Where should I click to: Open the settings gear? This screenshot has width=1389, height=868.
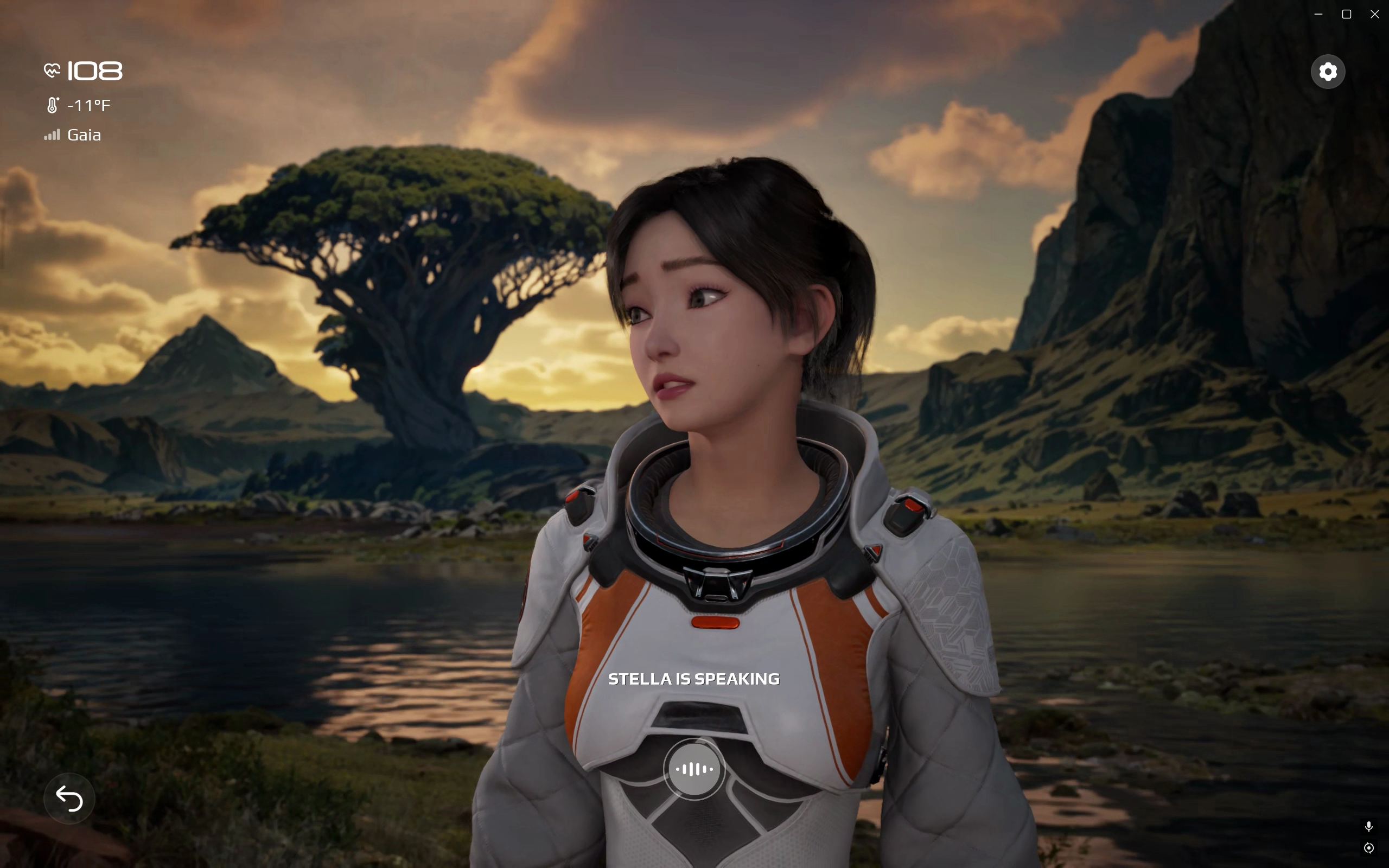1328,71
